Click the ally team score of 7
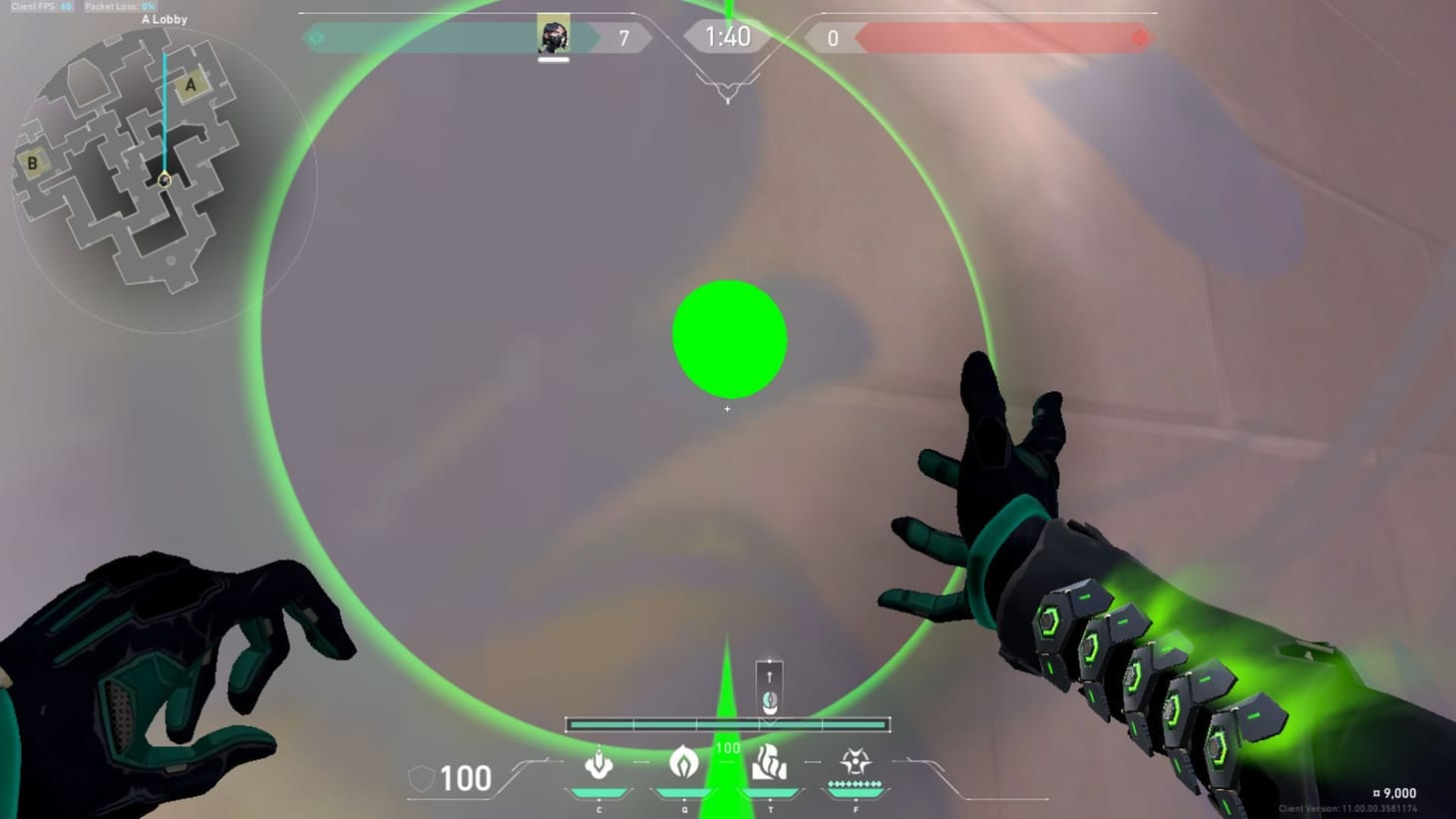Screen dimensions: 1456x819 coord(625,37)
